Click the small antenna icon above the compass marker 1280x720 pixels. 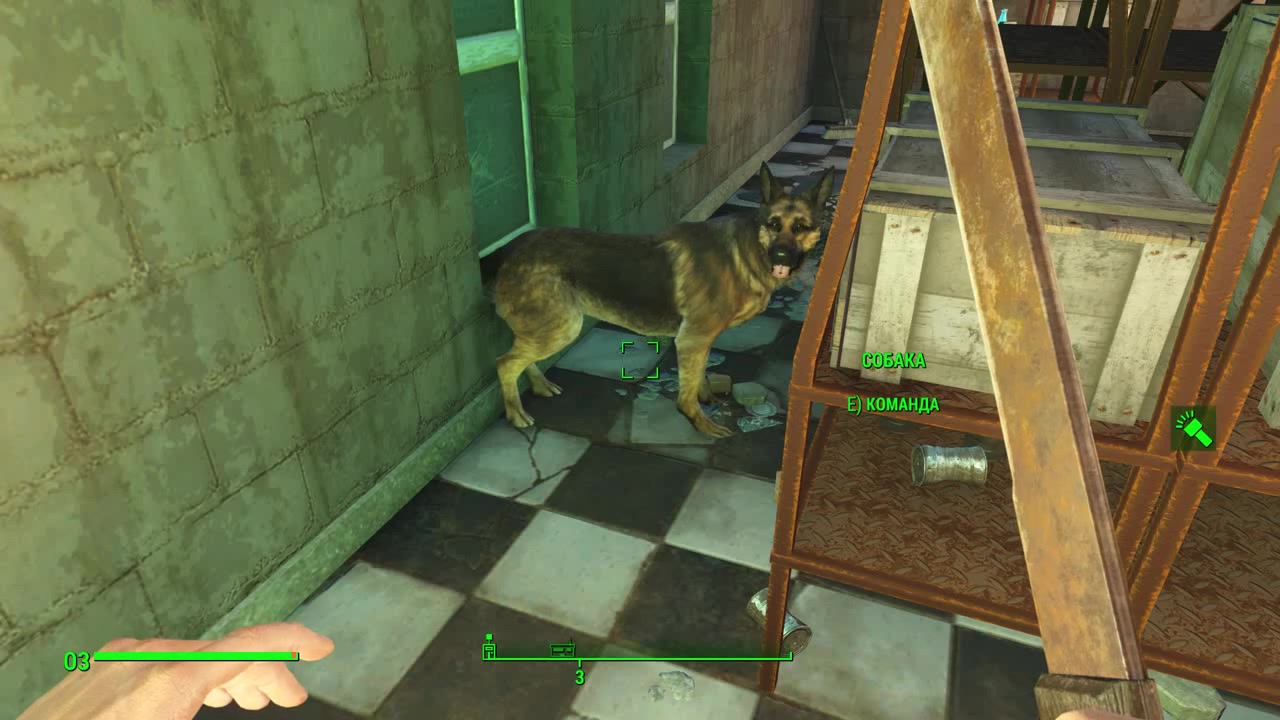click(489, 636)
